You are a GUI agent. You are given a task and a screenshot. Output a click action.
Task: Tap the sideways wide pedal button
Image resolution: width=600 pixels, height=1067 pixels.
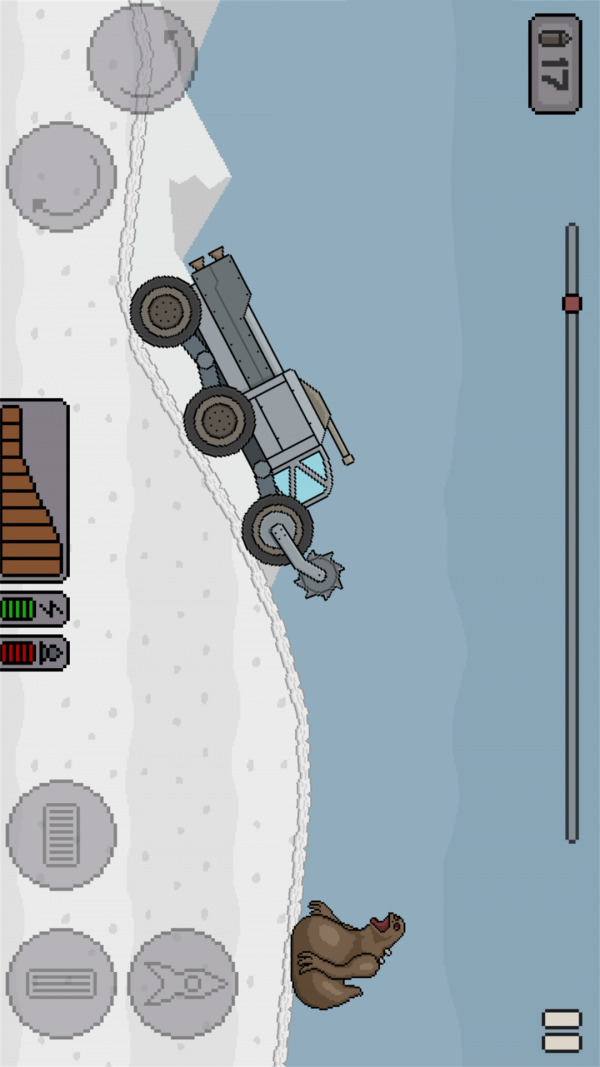(x=62, y=983)
